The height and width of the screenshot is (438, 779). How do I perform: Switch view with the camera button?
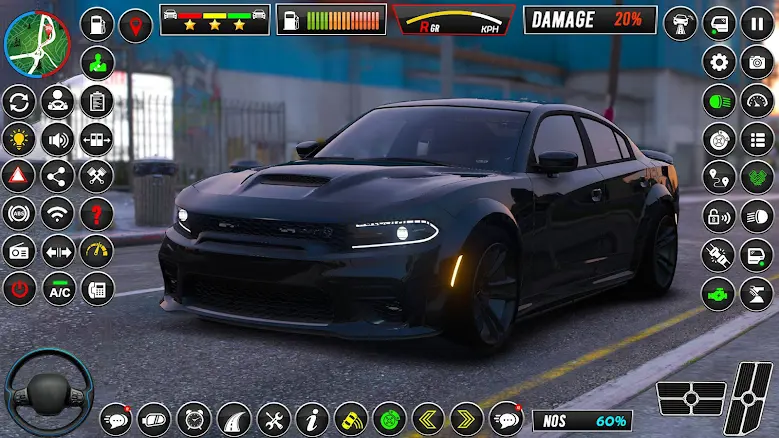tap(757, 62)
